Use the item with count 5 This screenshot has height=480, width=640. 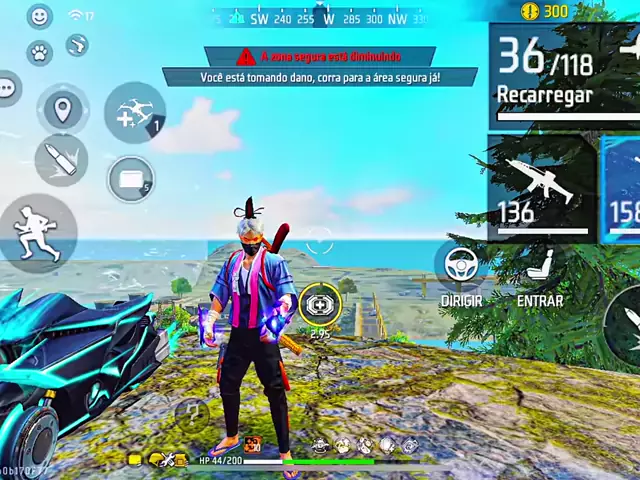[x=130, y=180]
